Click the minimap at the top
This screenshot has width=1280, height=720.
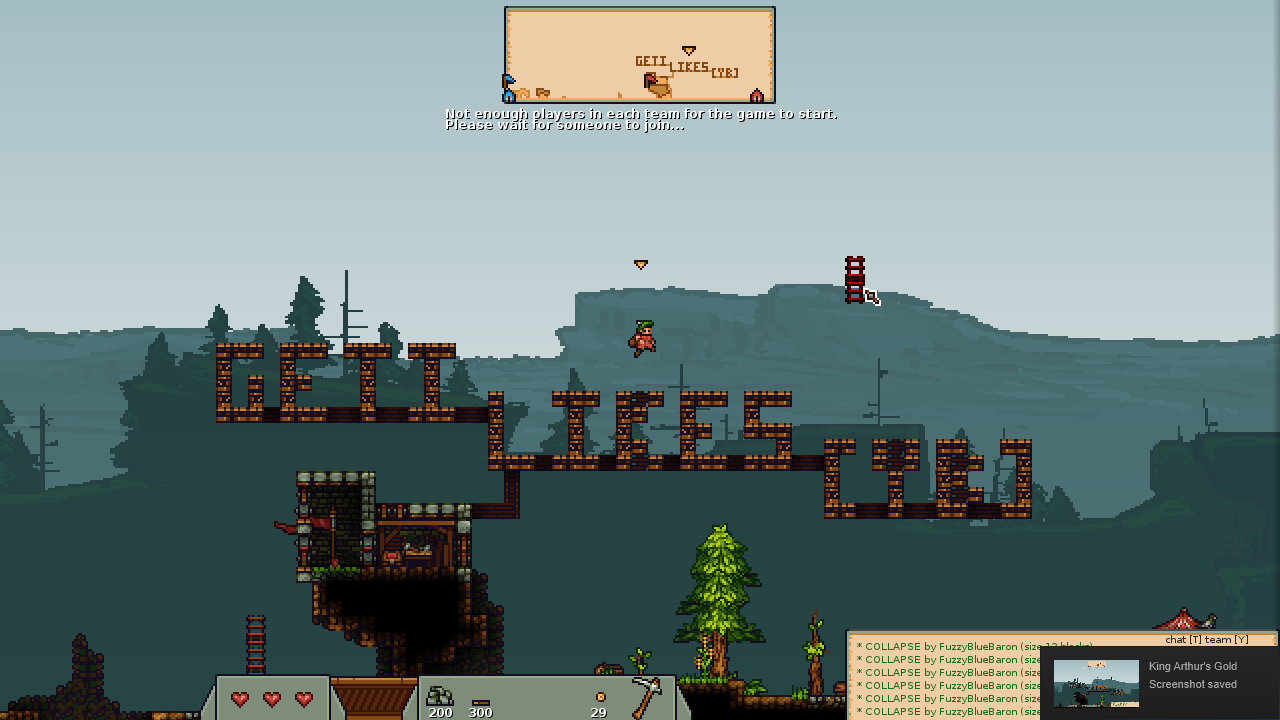pos(640,55)
